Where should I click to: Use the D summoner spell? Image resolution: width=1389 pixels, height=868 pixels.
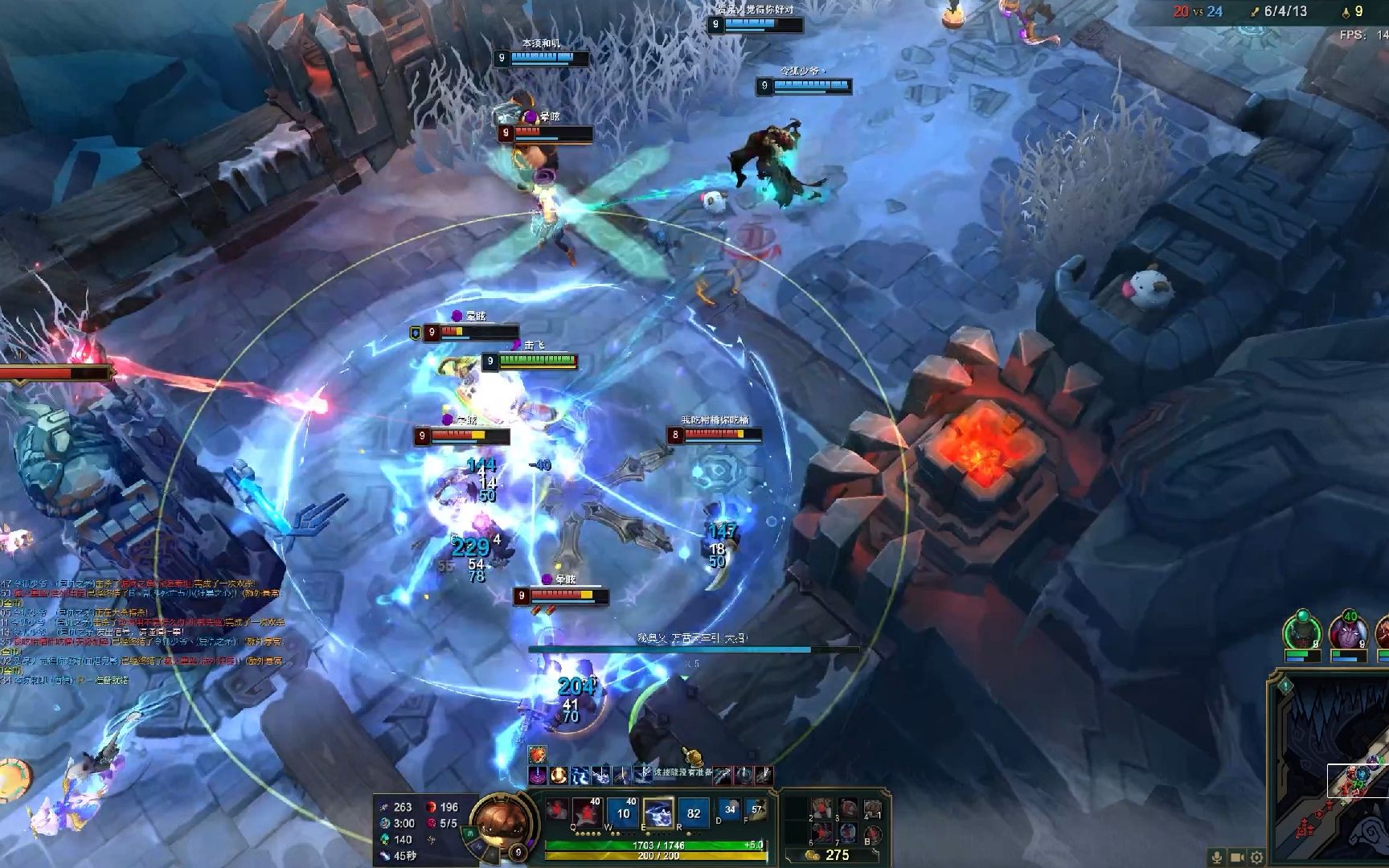click(729, 809)
